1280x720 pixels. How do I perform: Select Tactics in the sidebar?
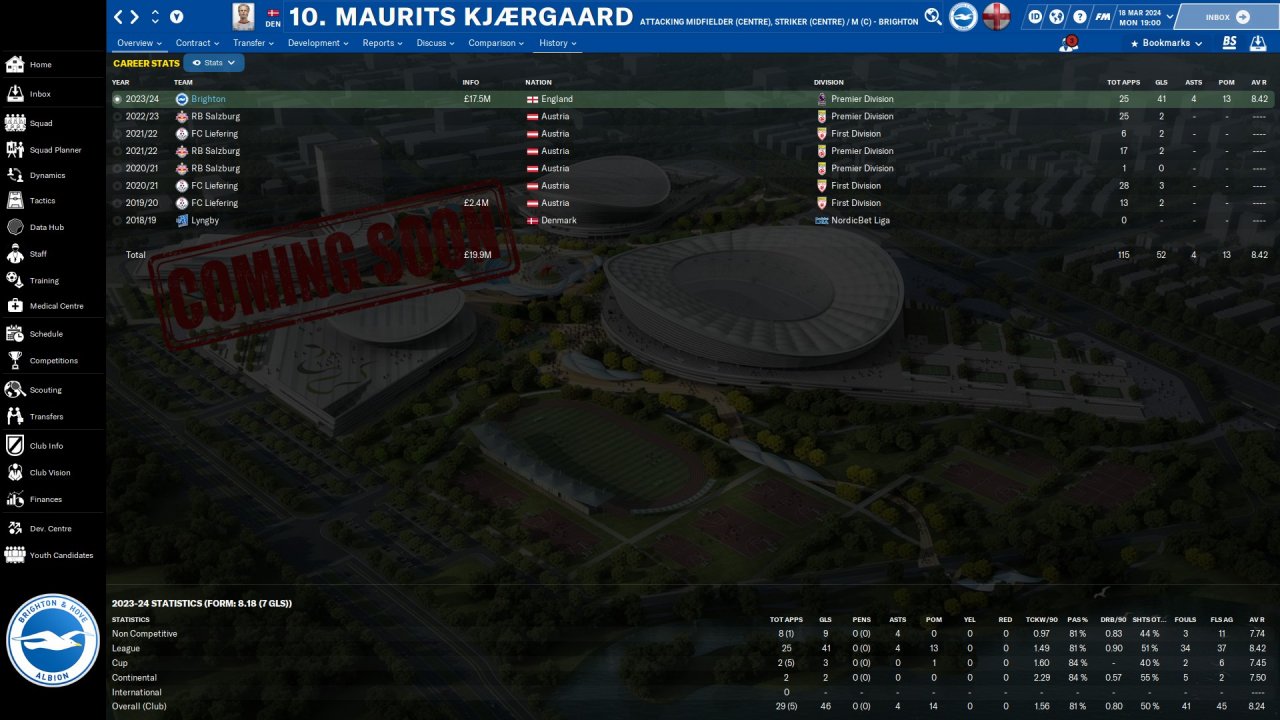click(x=42, y=201)
